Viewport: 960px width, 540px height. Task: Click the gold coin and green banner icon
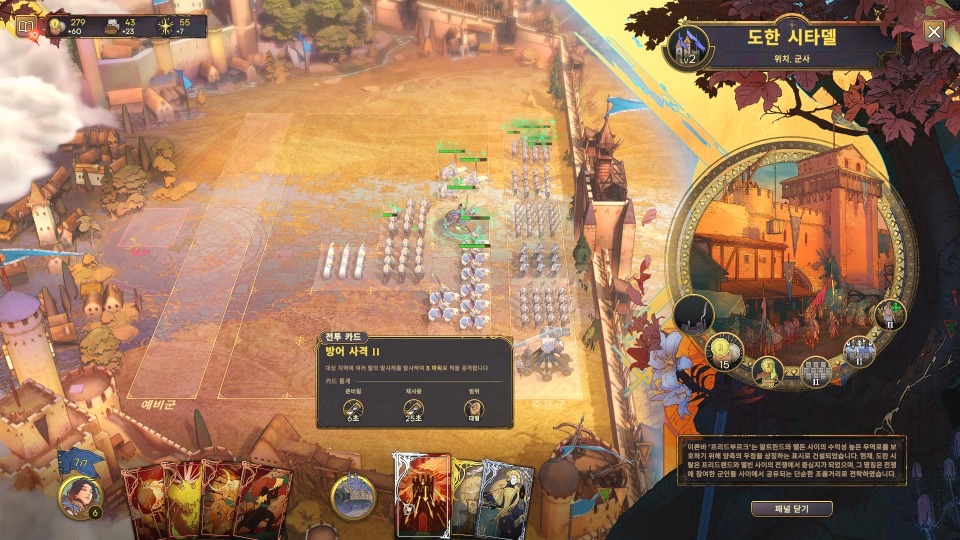[767, 371]
